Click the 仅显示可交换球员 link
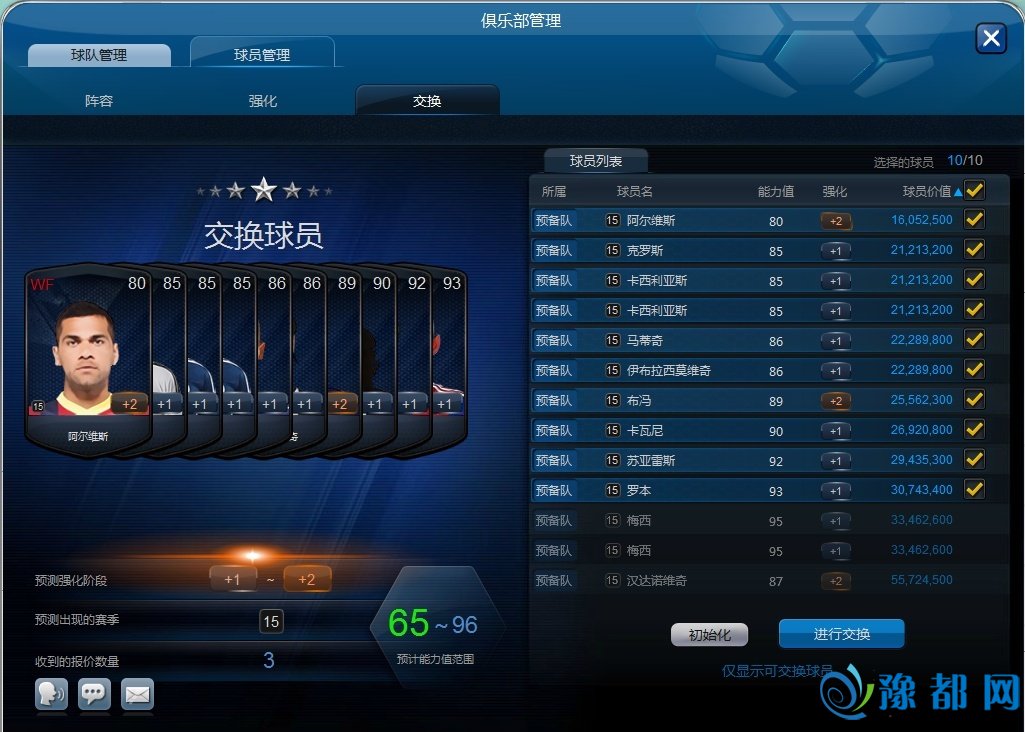 coord(777,671)
